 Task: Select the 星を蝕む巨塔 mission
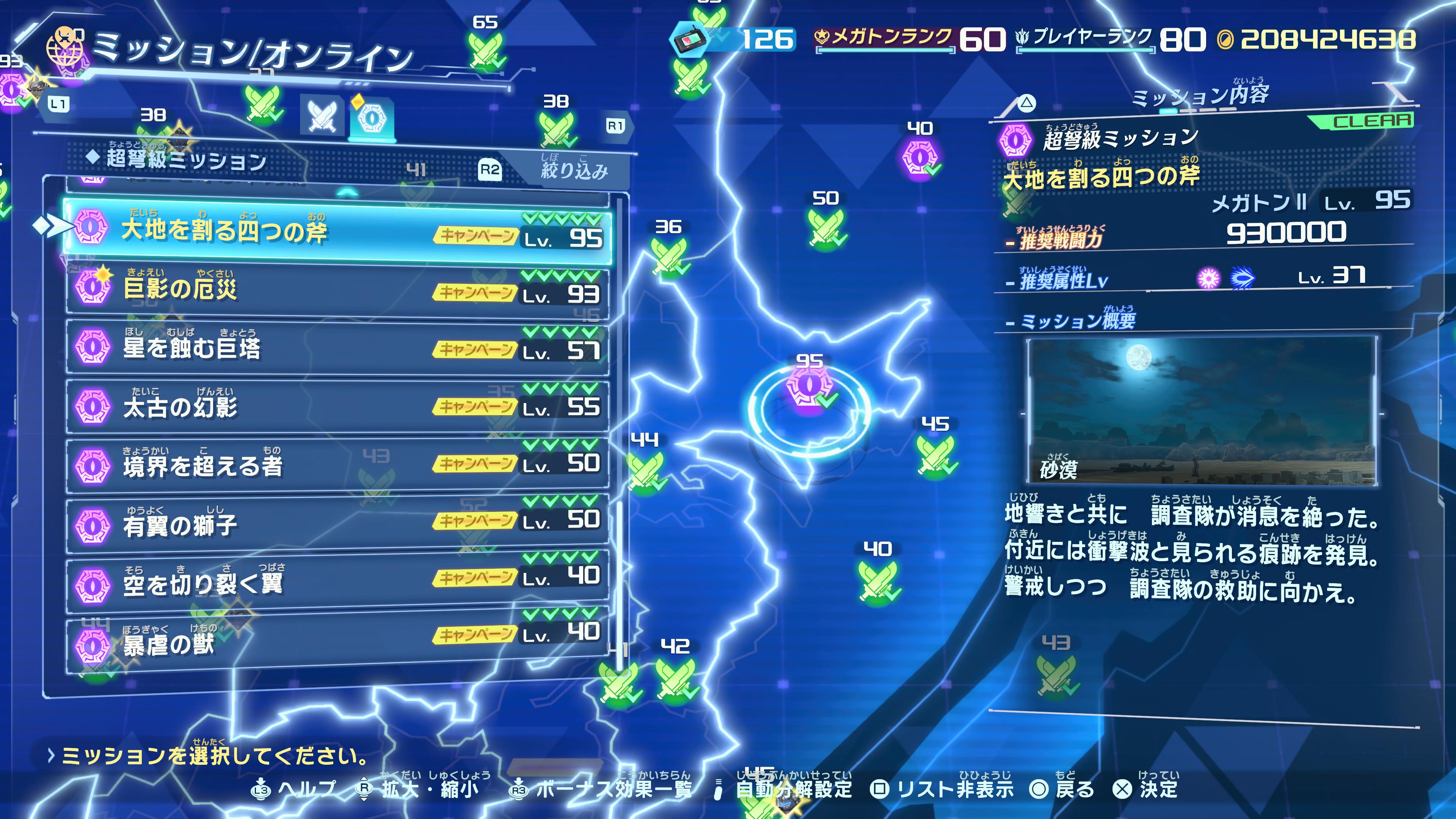(337, 347)
